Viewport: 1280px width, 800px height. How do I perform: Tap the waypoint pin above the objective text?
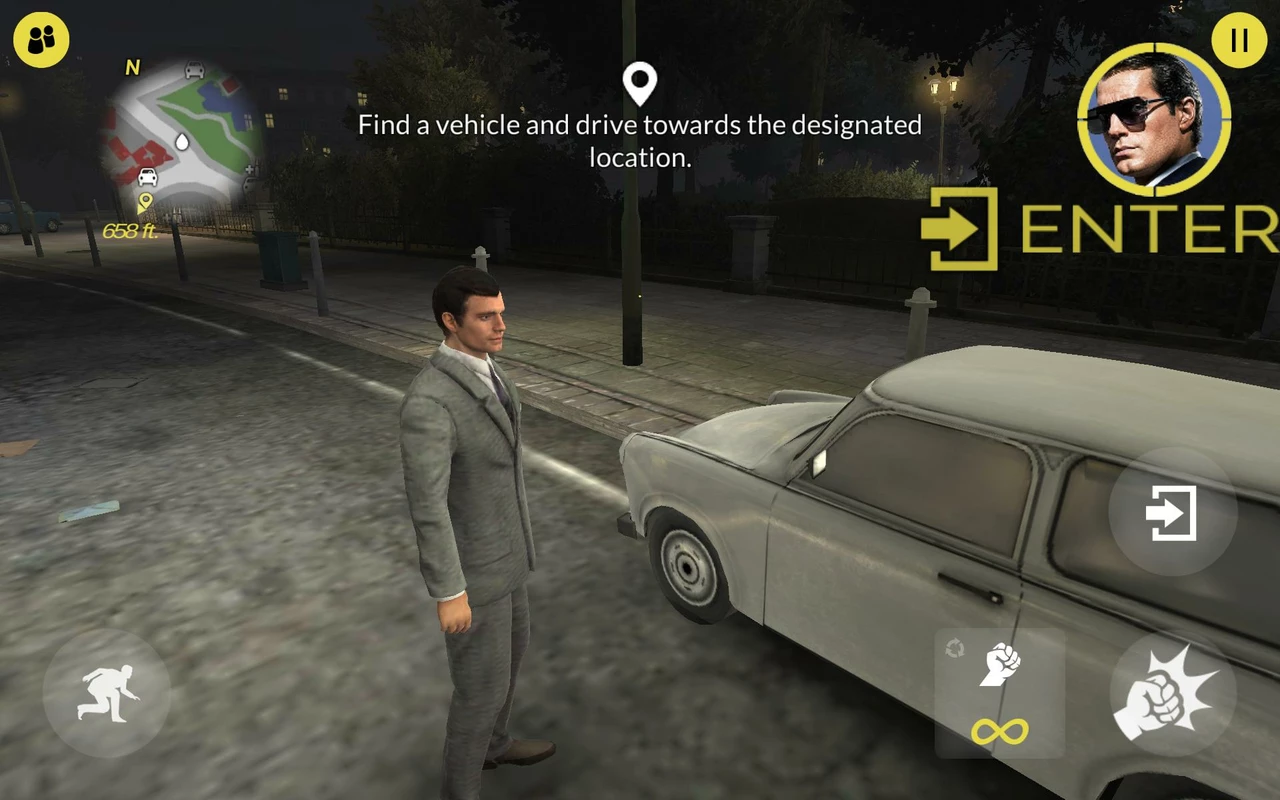pos(638,83)
